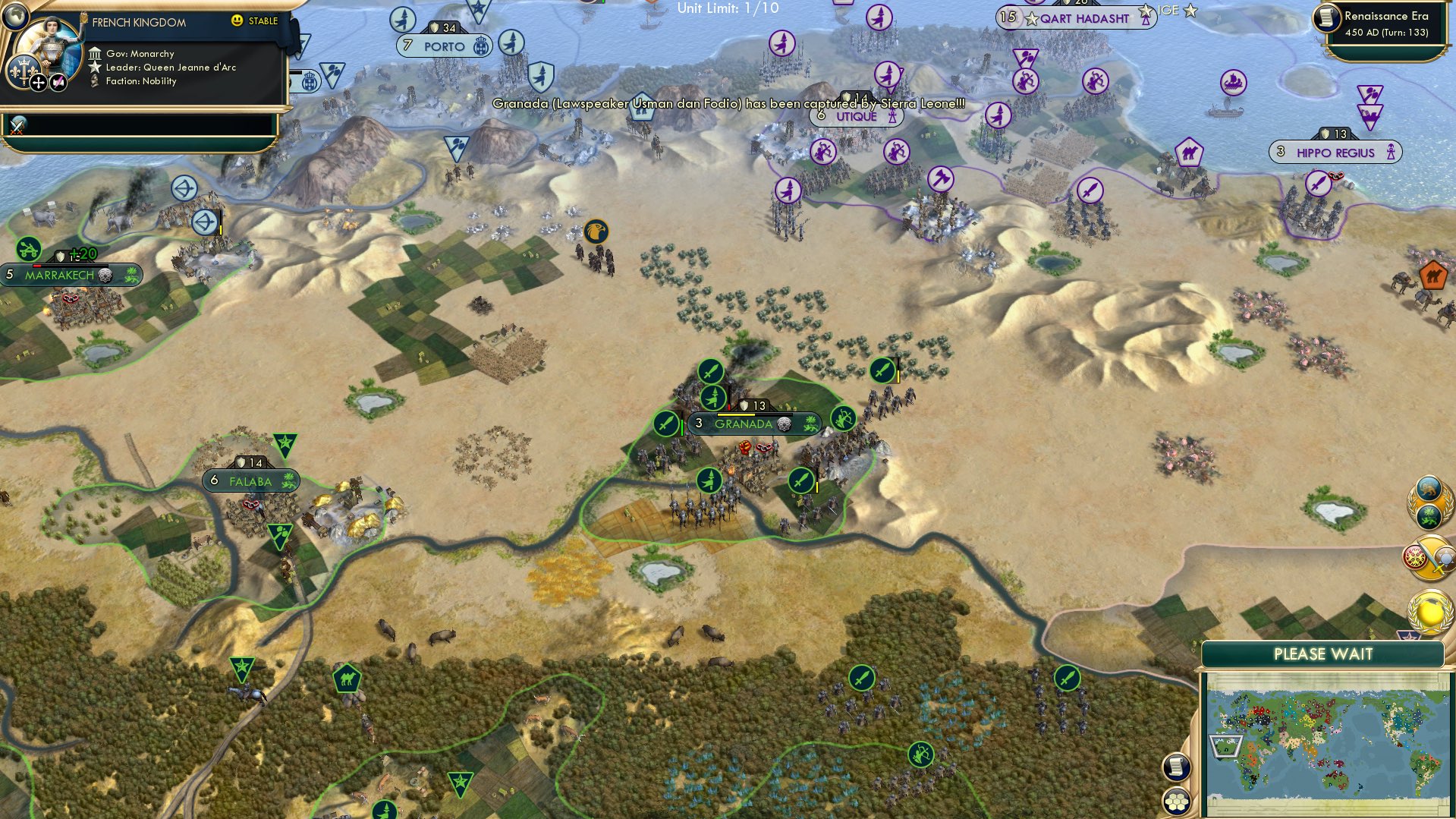
Task: Toggle the hex grid strategic view icon
Action: click(1176, 802)
